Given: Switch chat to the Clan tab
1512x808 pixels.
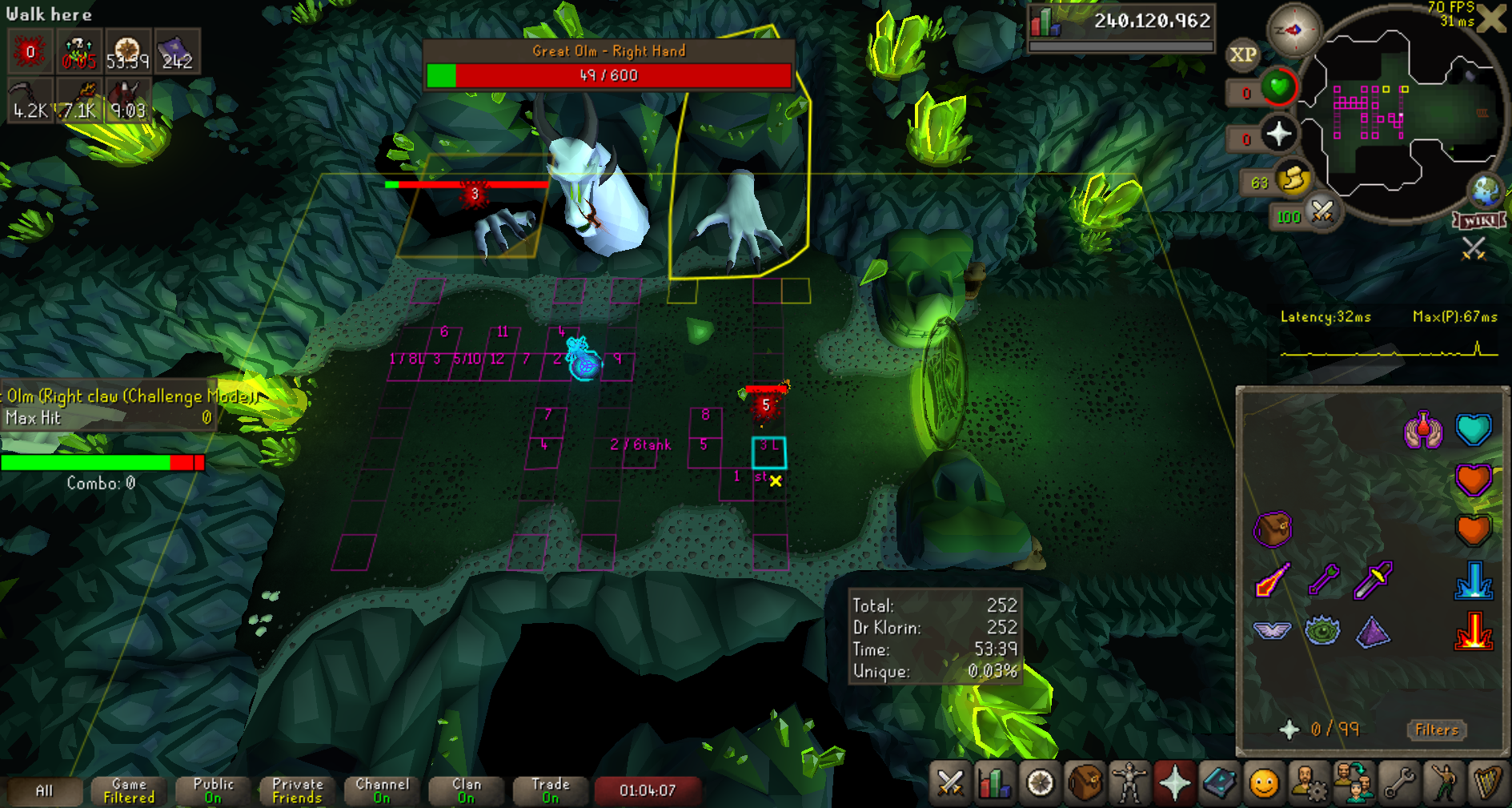Looking at the screenshot, I should point(467,790).
